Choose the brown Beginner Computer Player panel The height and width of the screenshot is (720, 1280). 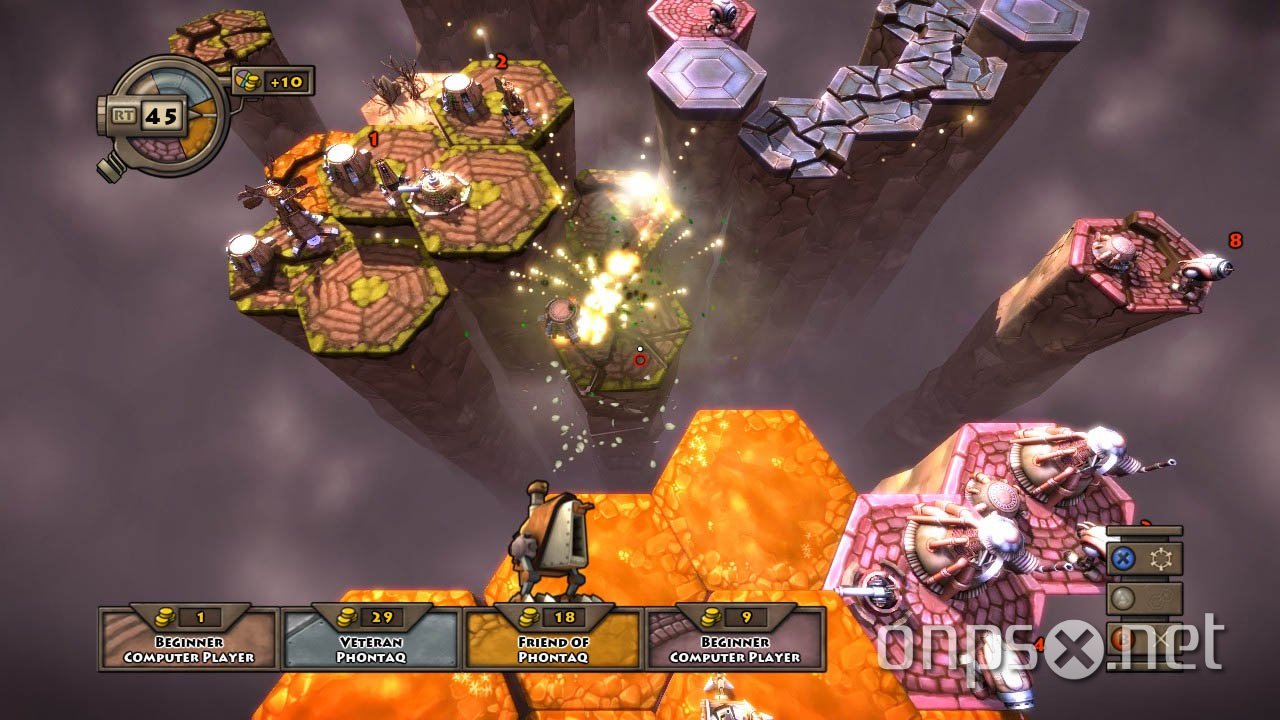coord(189,638)
